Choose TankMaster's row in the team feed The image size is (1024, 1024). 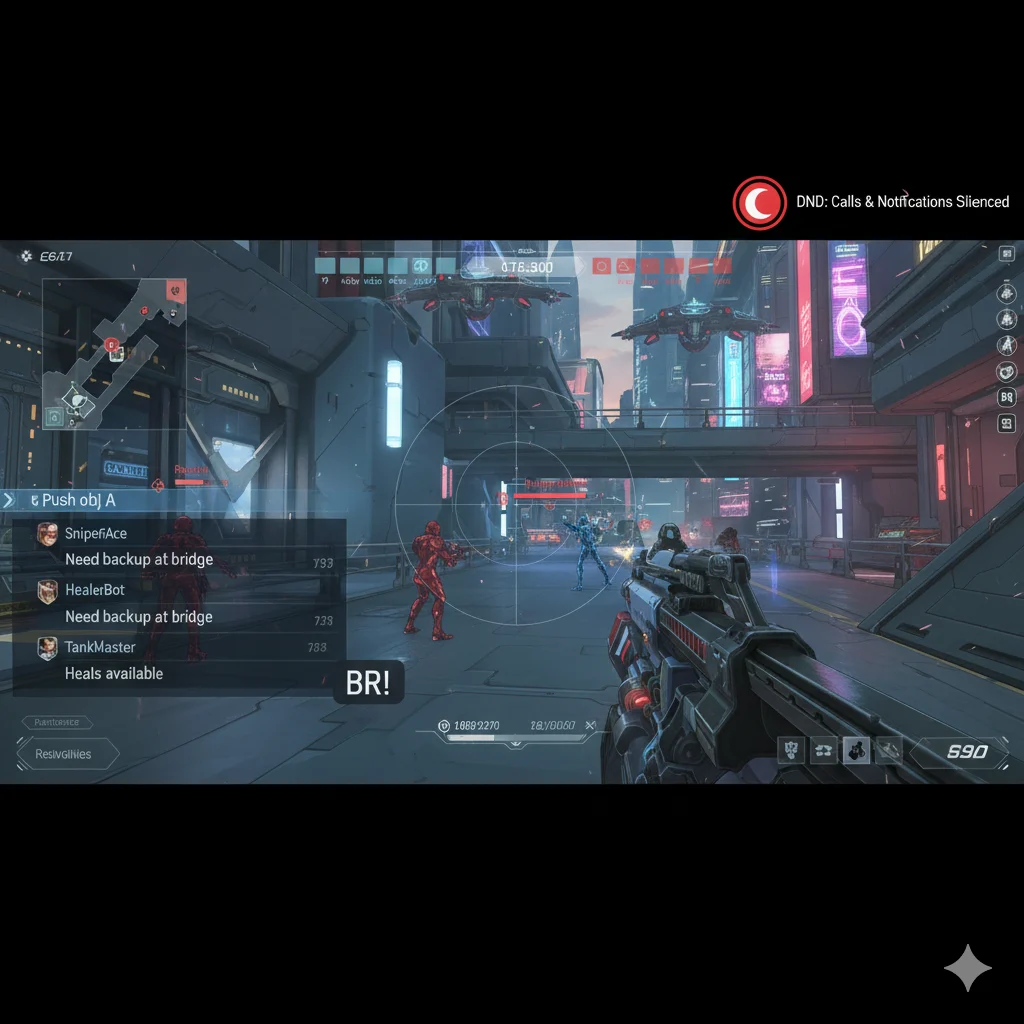[180, 660]
